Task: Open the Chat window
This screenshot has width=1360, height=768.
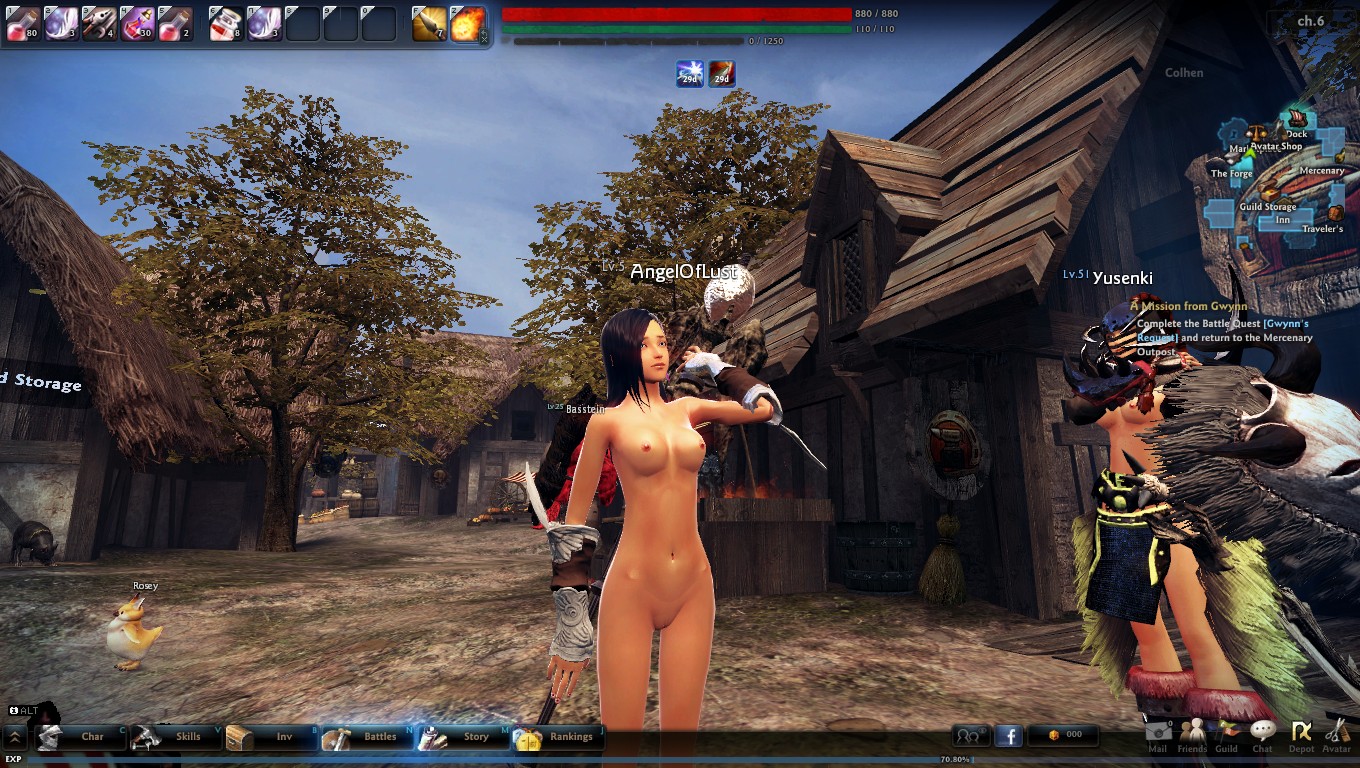Action: point(1263,734)
